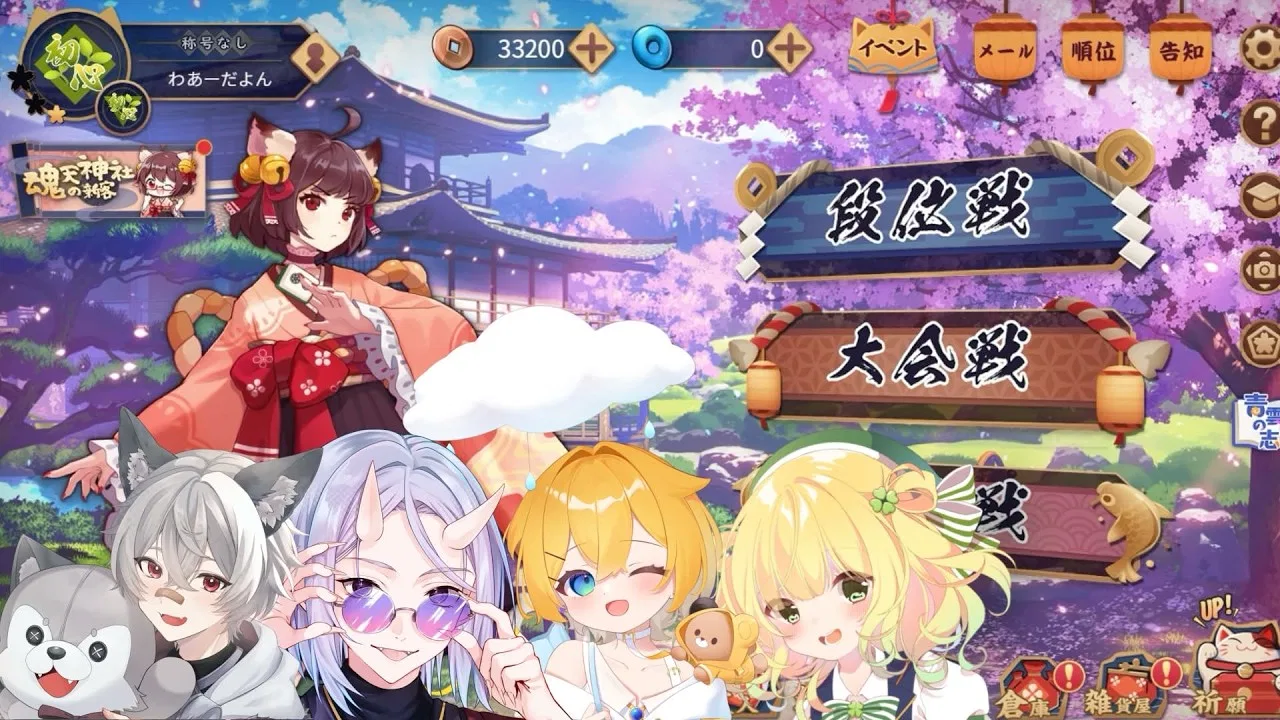Image resolution: width=1280 pixels, height=720 pixels.
Task: Add copper coins with the plus button
Action: point(592,48)
